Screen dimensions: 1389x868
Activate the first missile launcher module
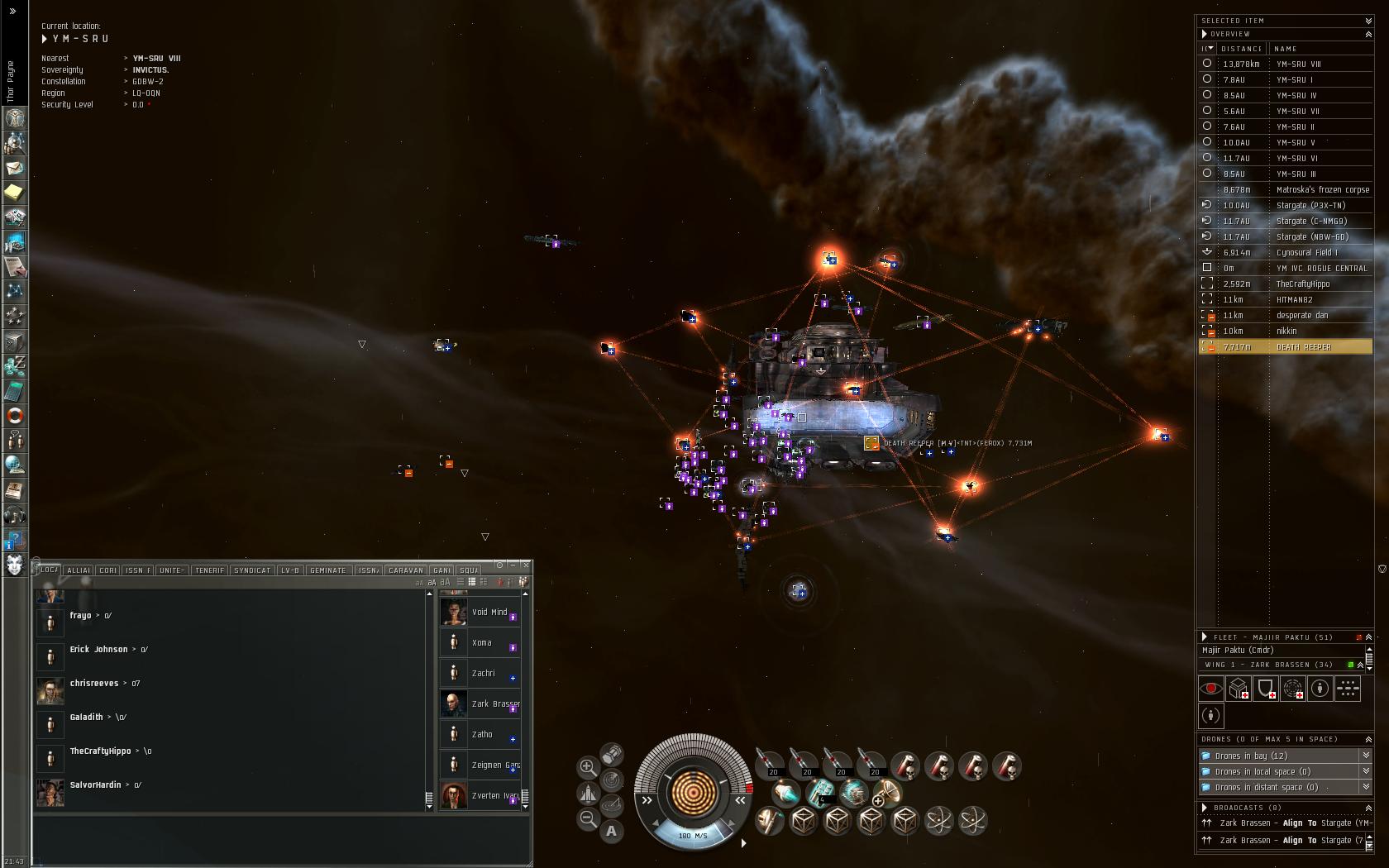pos(769,764)
